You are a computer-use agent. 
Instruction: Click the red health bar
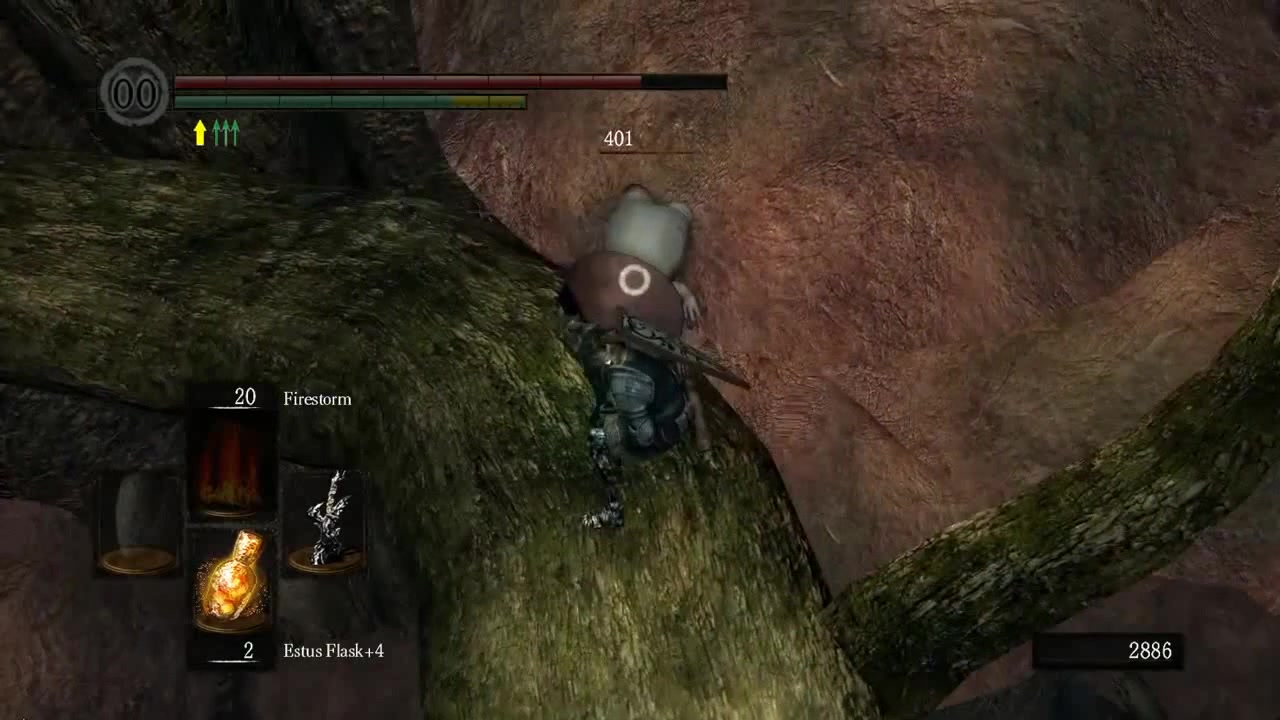(x=400, y=82)
